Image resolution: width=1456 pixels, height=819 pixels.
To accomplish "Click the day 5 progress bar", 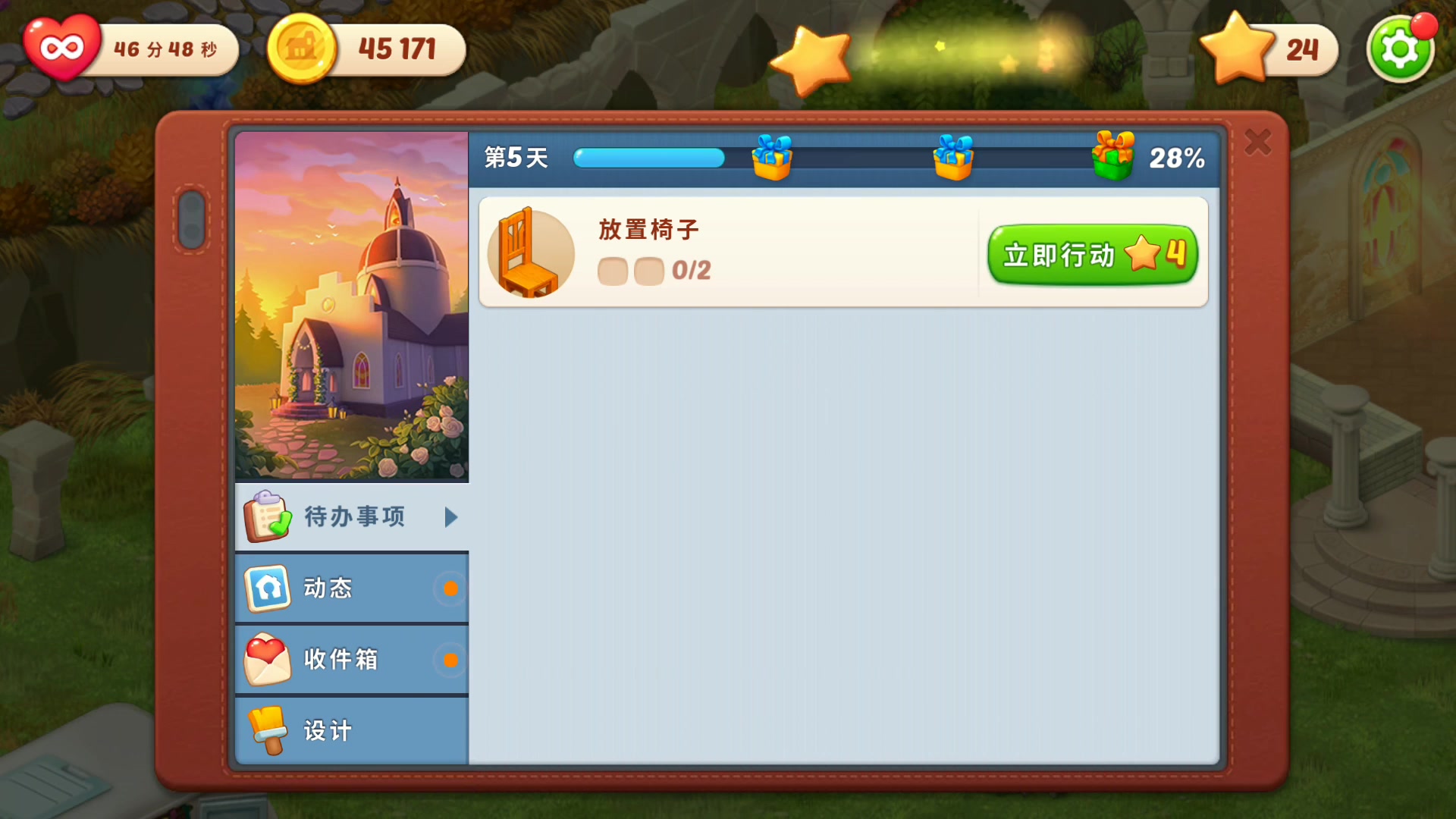I will click(x=648, y=158).
